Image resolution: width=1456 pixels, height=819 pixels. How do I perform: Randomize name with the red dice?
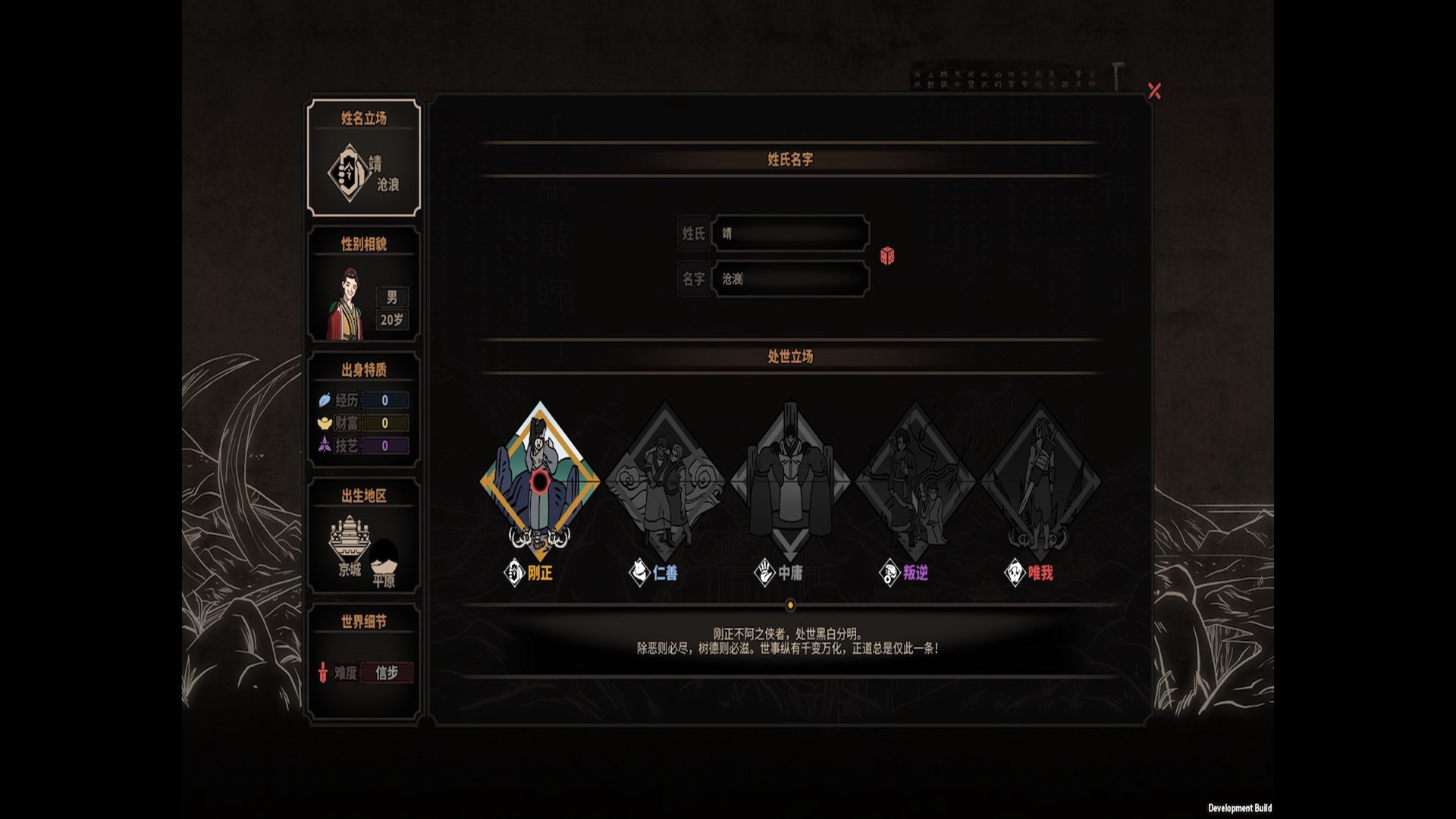pyautogui.click(x=886, y=256)
